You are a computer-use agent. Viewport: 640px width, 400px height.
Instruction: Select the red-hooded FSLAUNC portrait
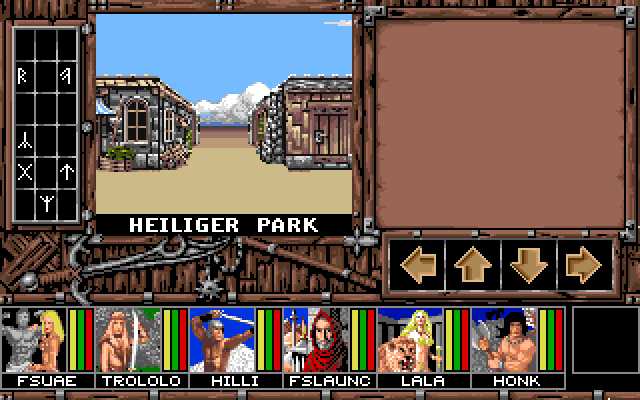[x=315, y=340]
